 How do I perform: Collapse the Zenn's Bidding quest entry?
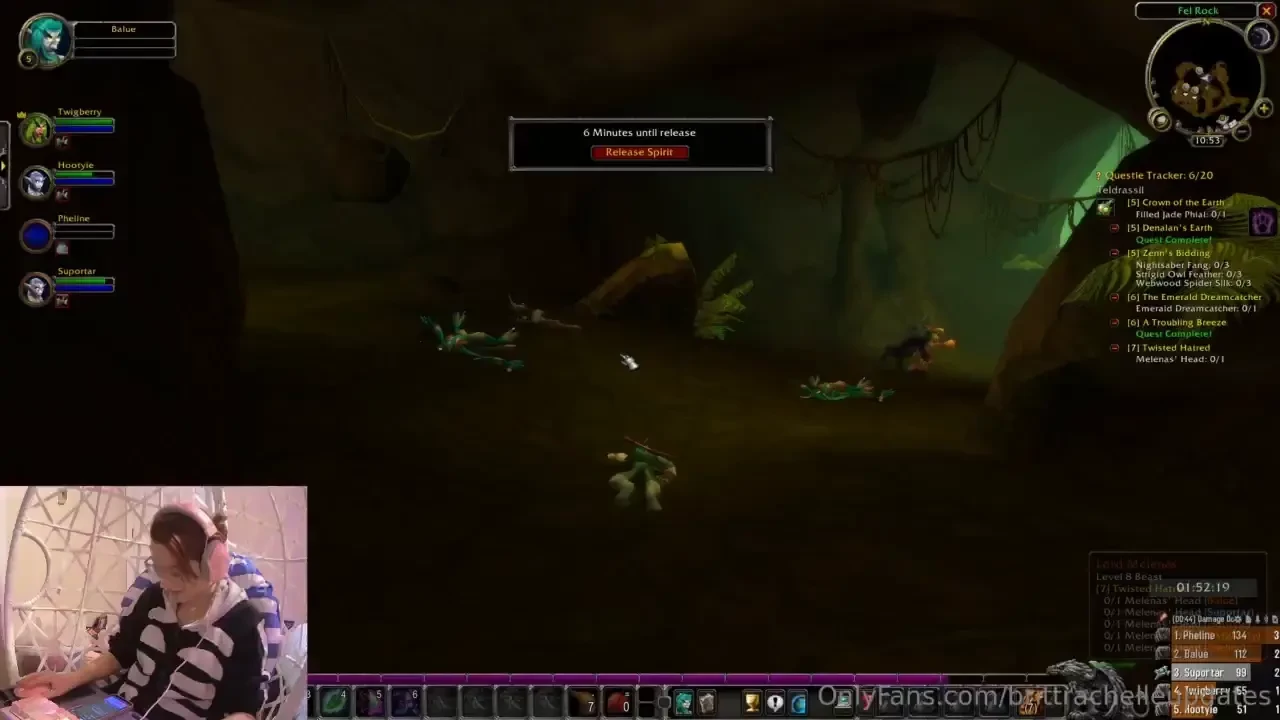tap(1114, 252)
